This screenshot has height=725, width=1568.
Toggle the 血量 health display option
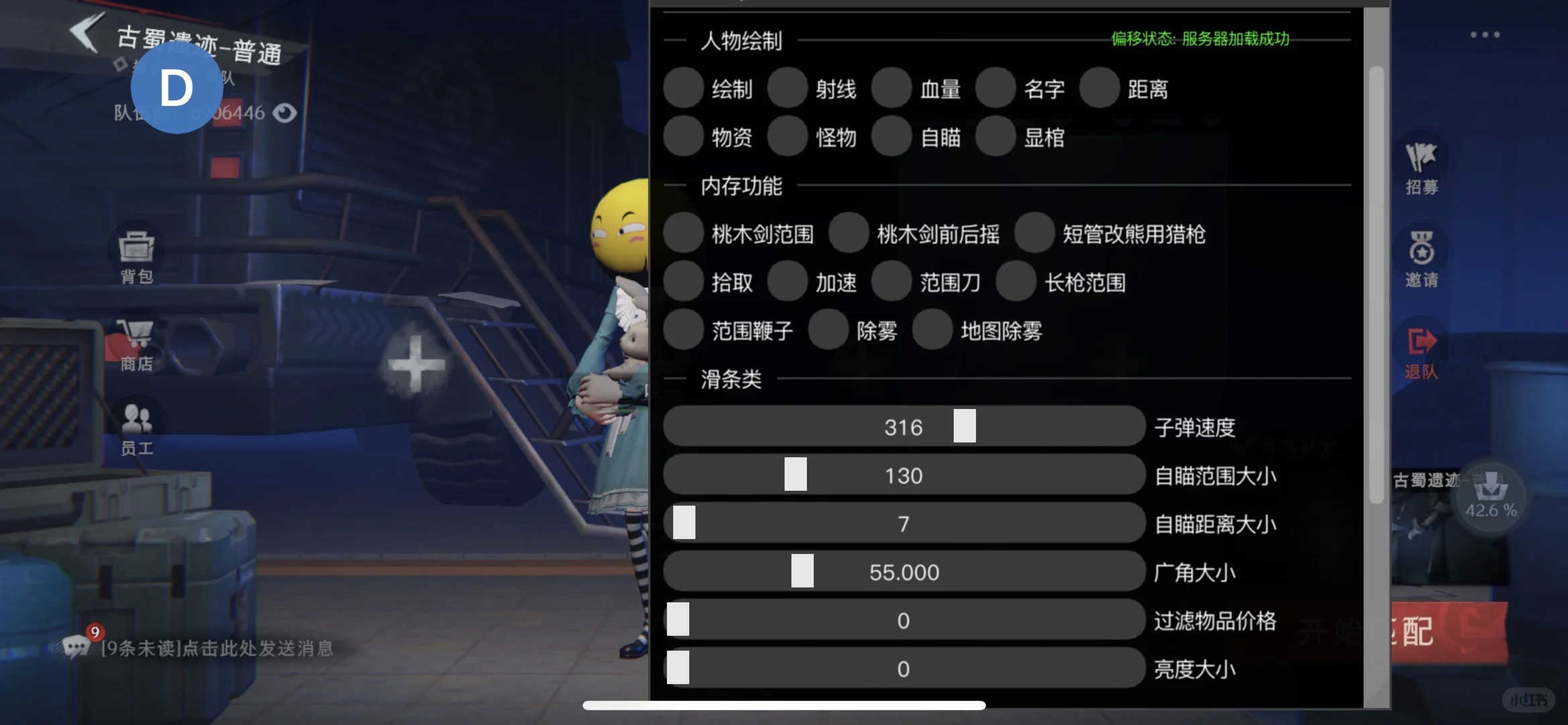tap(892, 88)
